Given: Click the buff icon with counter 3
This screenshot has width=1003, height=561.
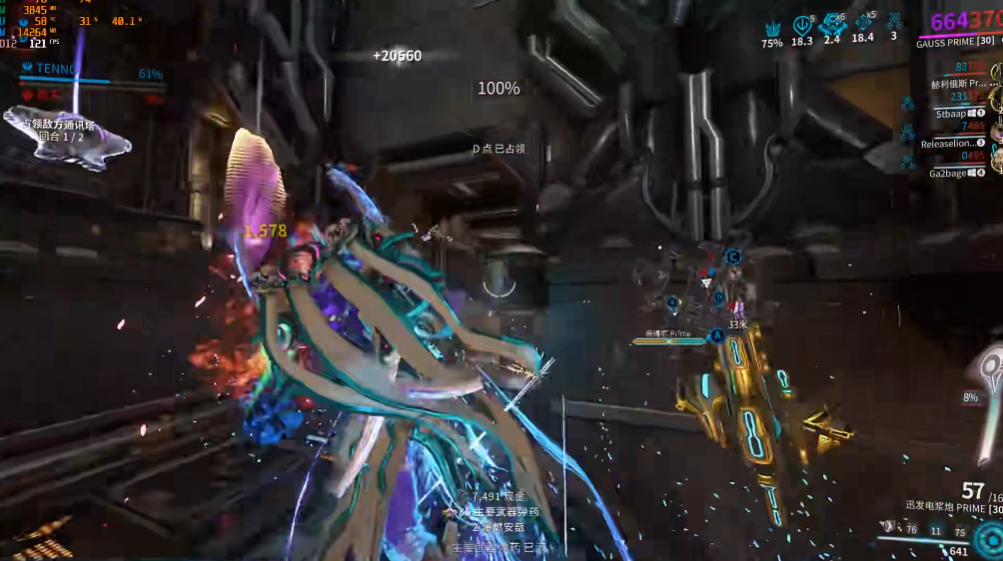Looking at the screenshot, I should (x=894, y=22).
